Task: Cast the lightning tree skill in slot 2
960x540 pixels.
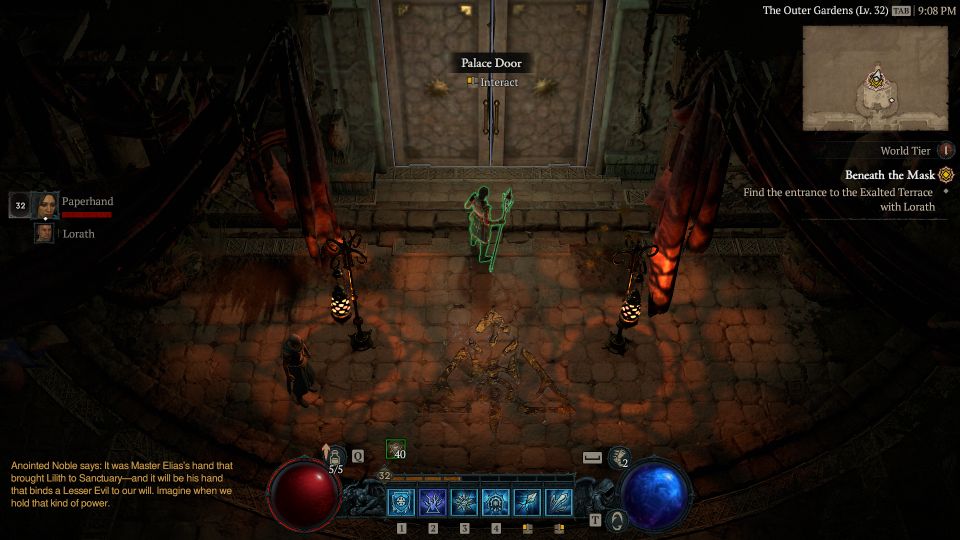Action: pyautogui.click(x=433, y=502)
